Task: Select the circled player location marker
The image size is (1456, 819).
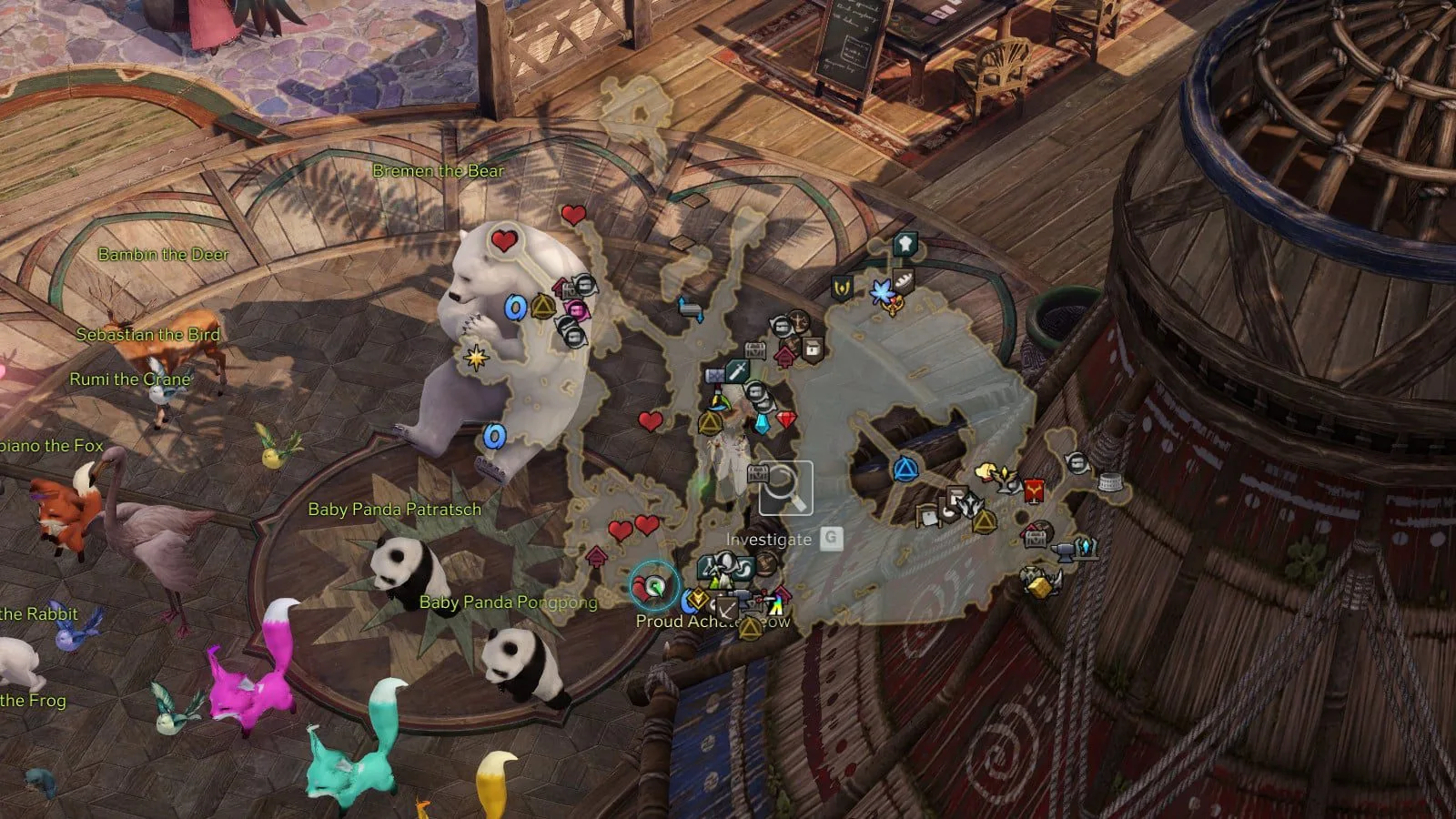Action: pyautogui.click(x=653, y=587)
